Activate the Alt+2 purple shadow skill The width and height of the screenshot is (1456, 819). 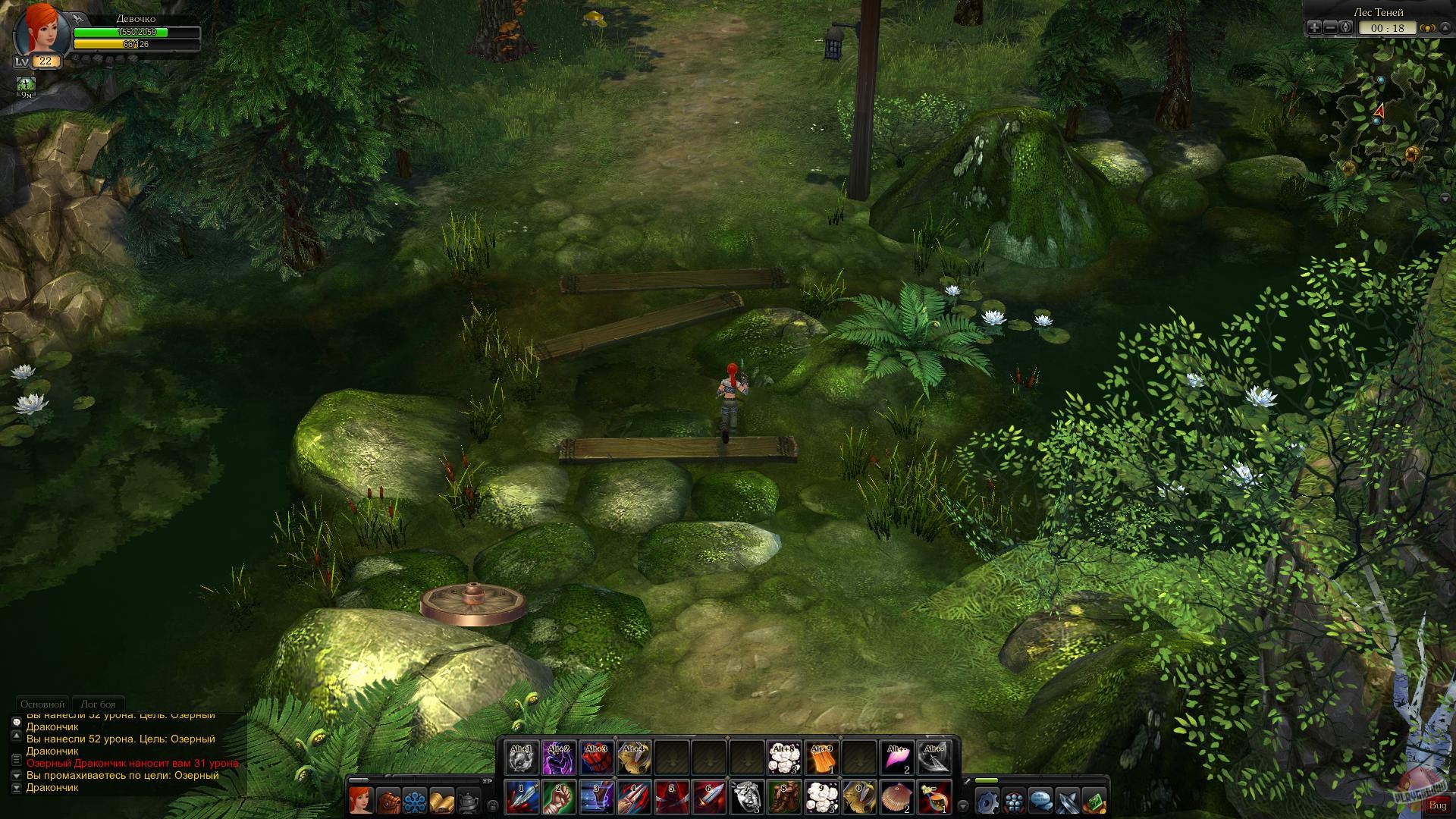558,758
